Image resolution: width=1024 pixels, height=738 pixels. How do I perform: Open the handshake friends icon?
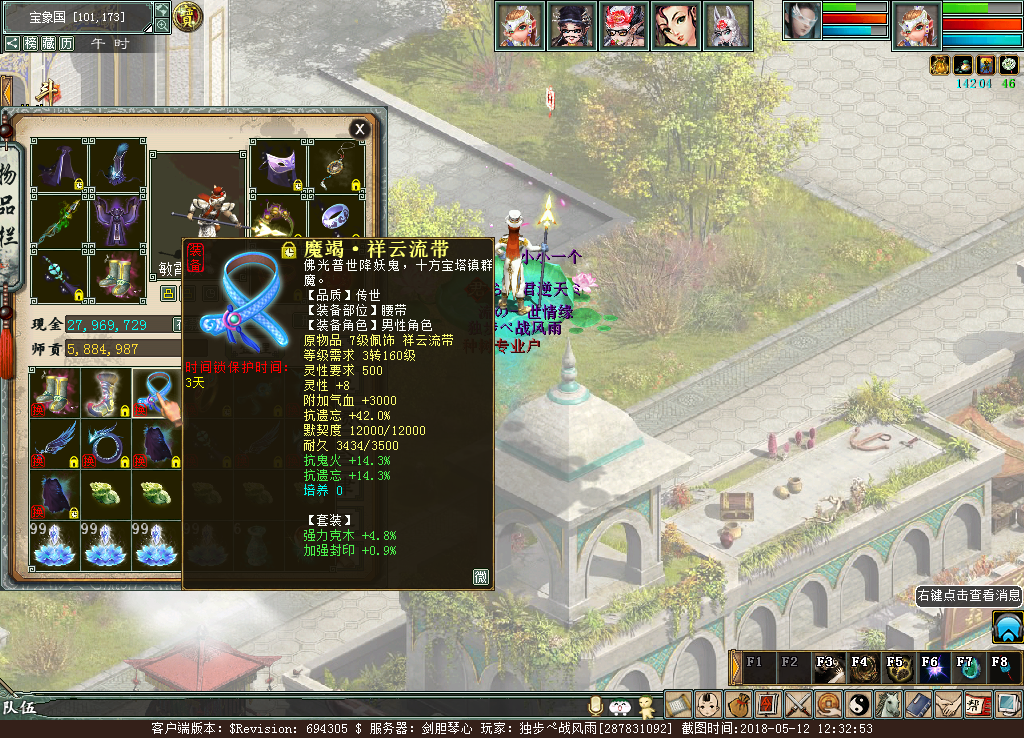click(948, 704)
